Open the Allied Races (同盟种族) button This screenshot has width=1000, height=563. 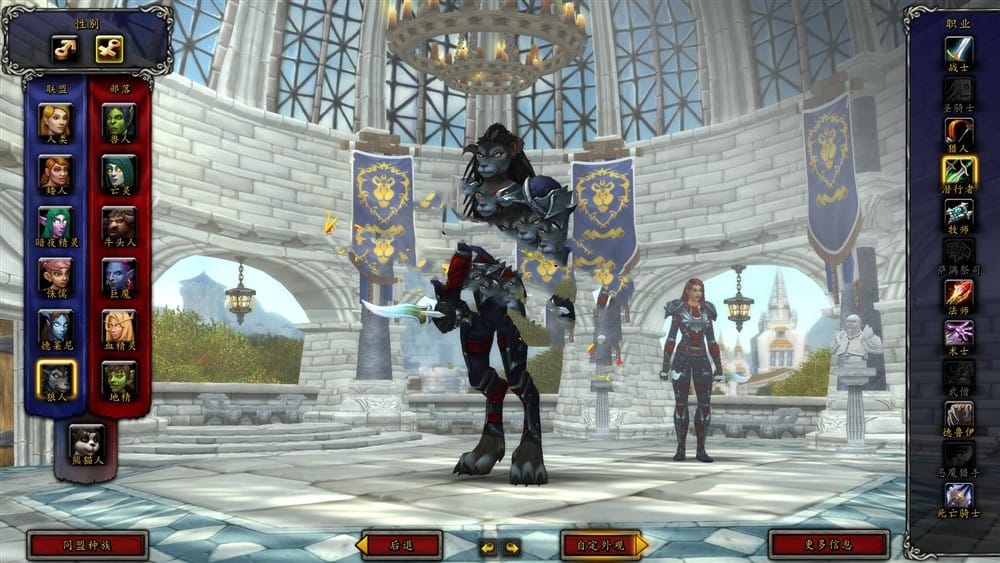[88, 545]
